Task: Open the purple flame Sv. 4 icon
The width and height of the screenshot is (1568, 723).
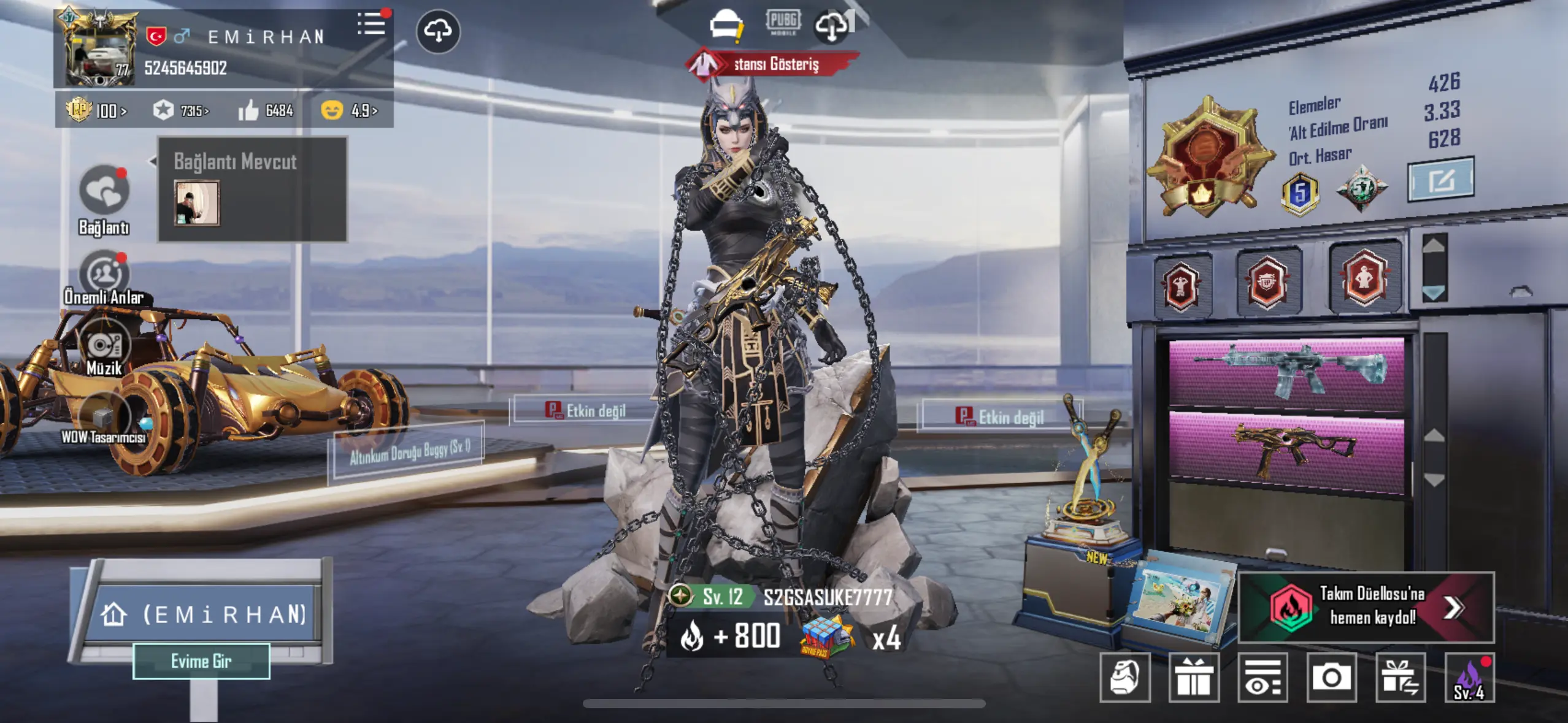Action: 1469,677
